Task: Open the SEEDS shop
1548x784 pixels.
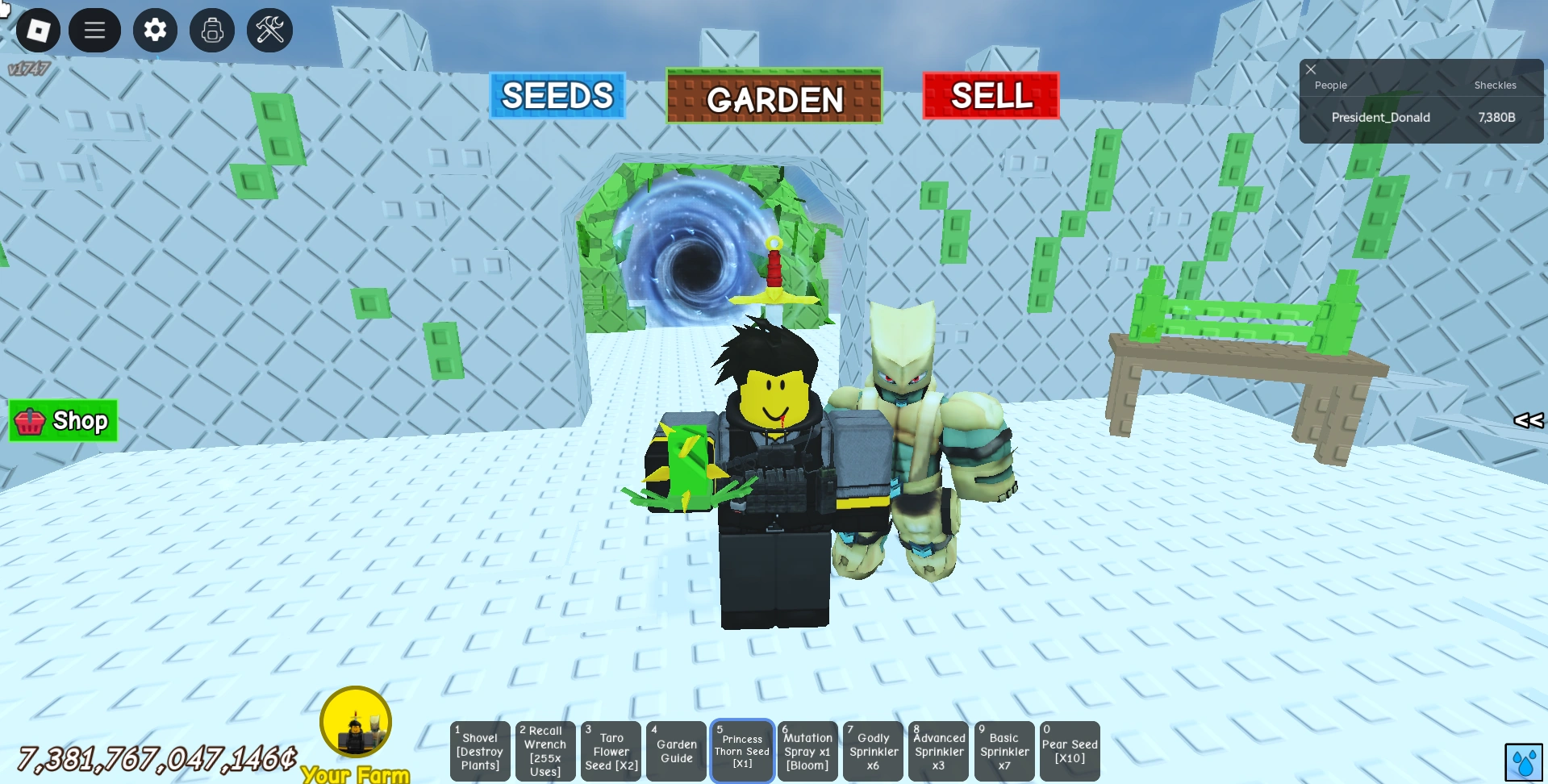Action: click(557, 95)
